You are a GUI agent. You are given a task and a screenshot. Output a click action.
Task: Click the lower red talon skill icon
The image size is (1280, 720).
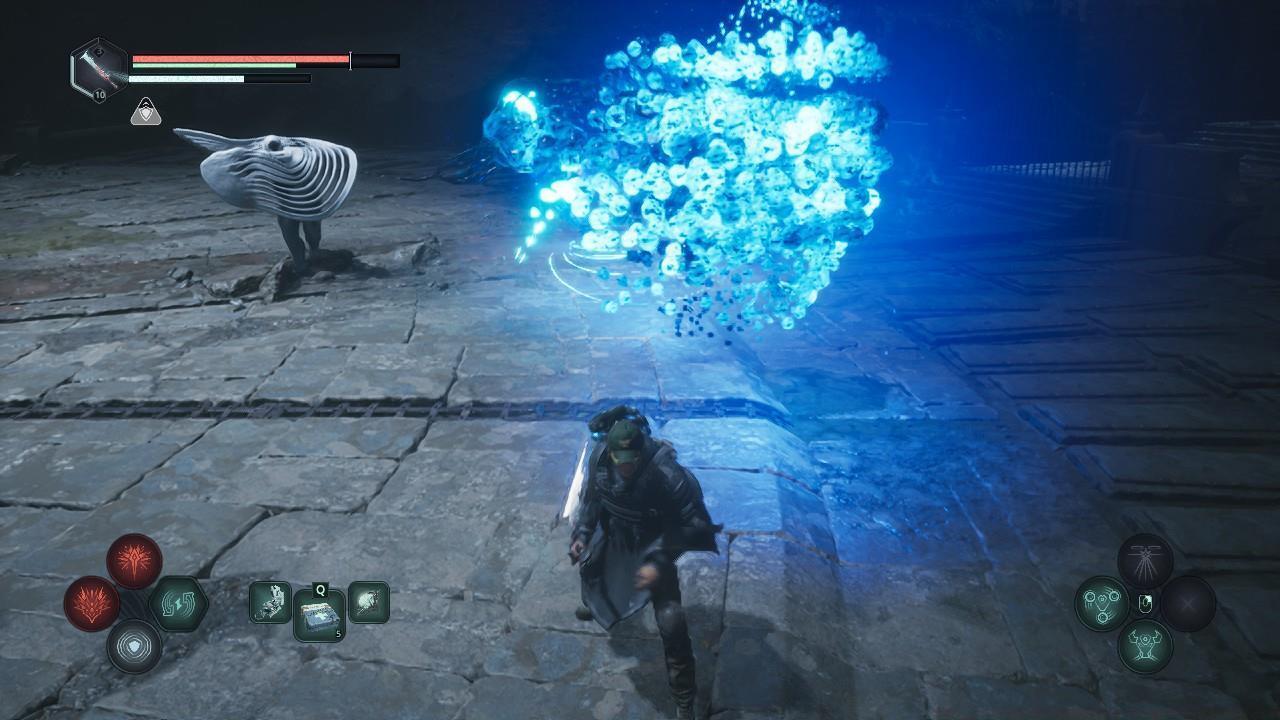(x=91, y=601)
